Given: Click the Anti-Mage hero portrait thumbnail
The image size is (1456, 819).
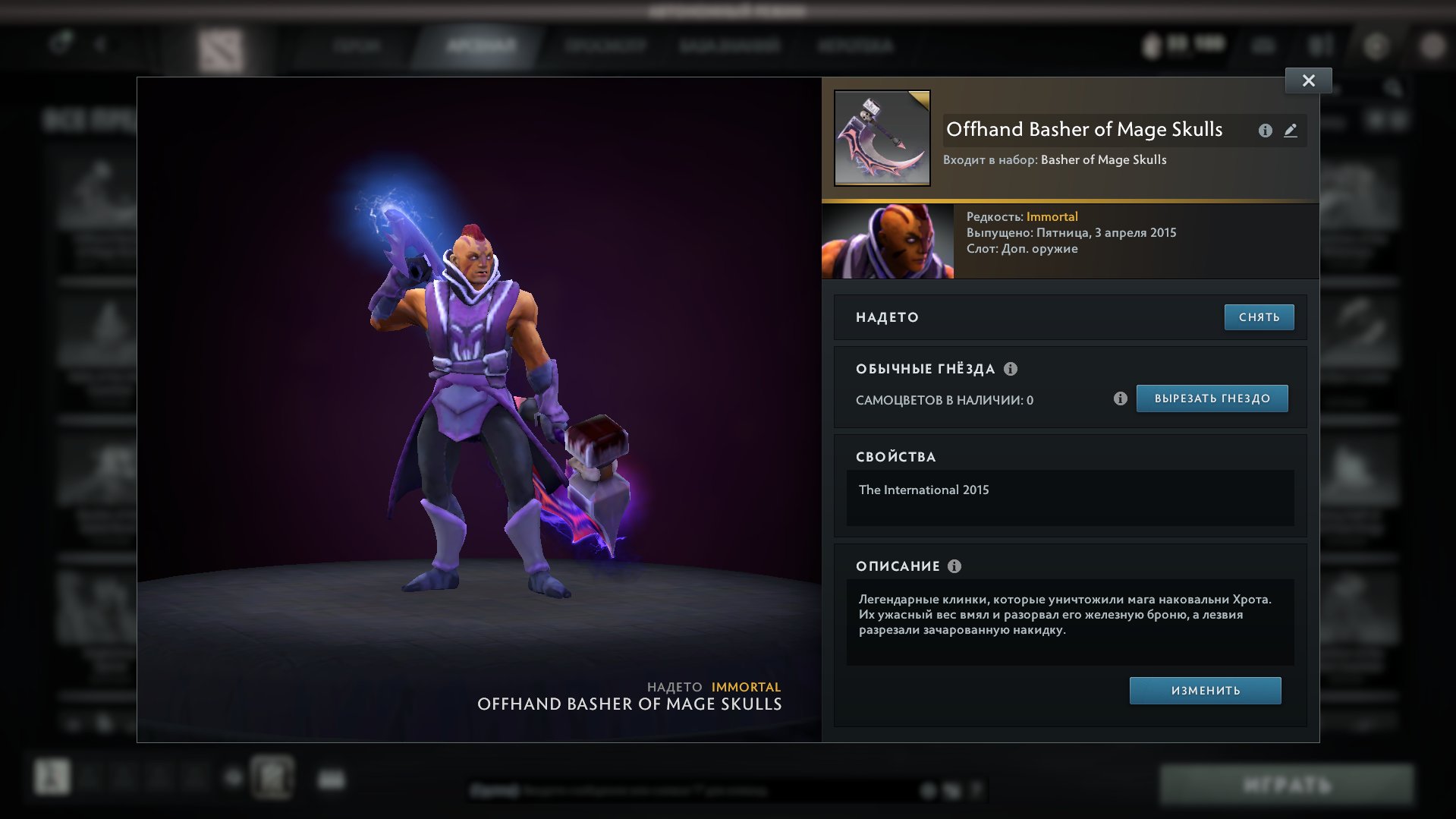Looking at the screenshot, I should point(888,241).
